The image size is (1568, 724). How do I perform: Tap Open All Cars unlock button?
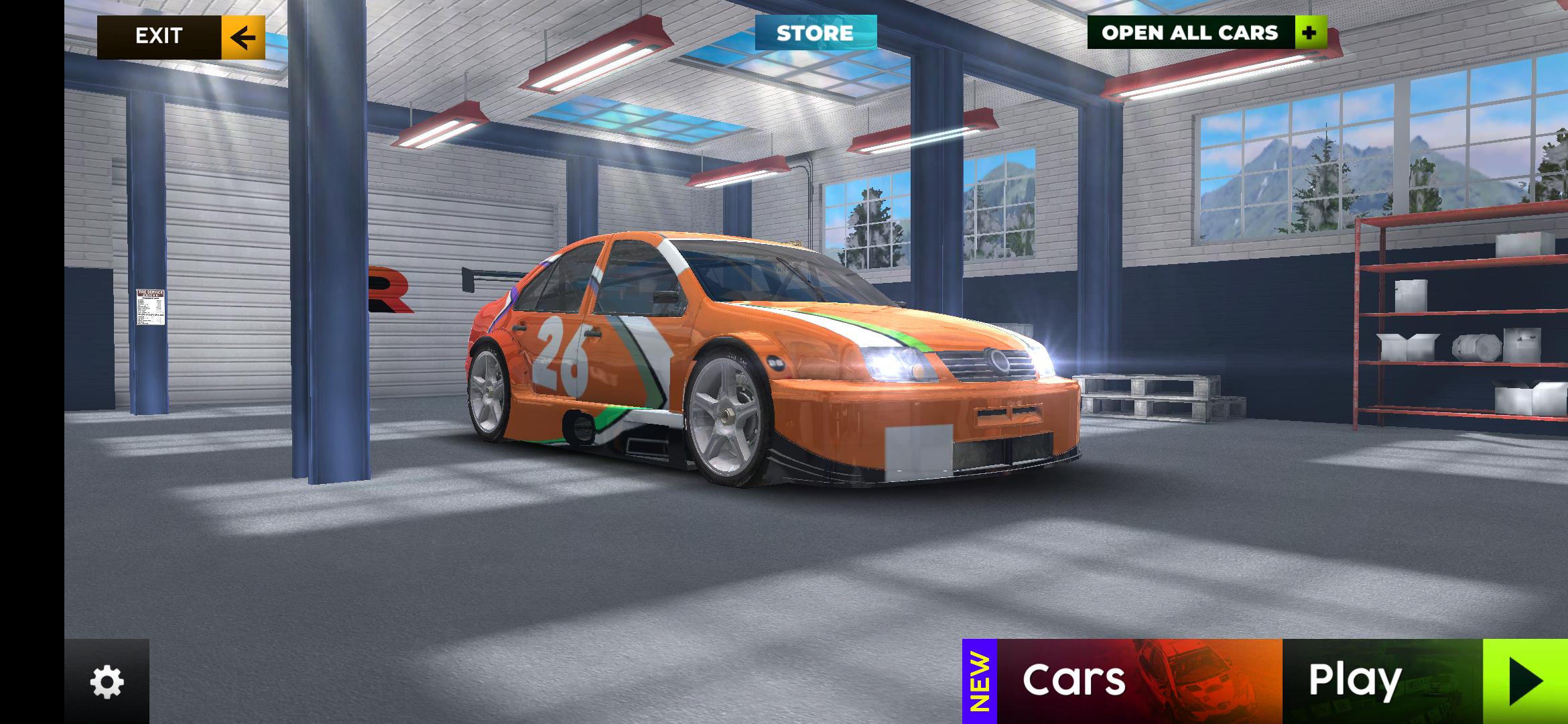click(1206, 33)
